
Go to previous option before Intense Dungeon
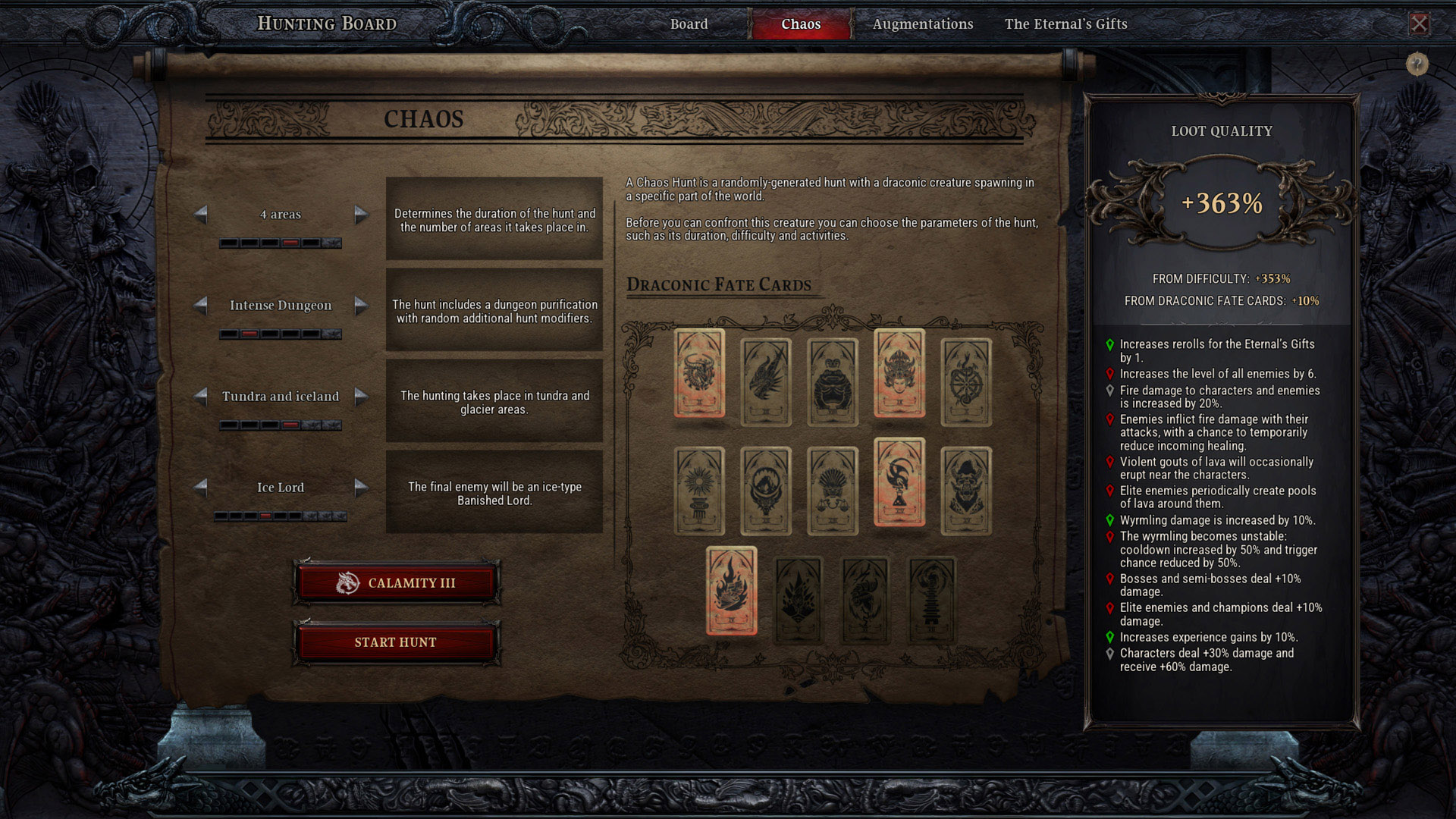click(201, 306)
